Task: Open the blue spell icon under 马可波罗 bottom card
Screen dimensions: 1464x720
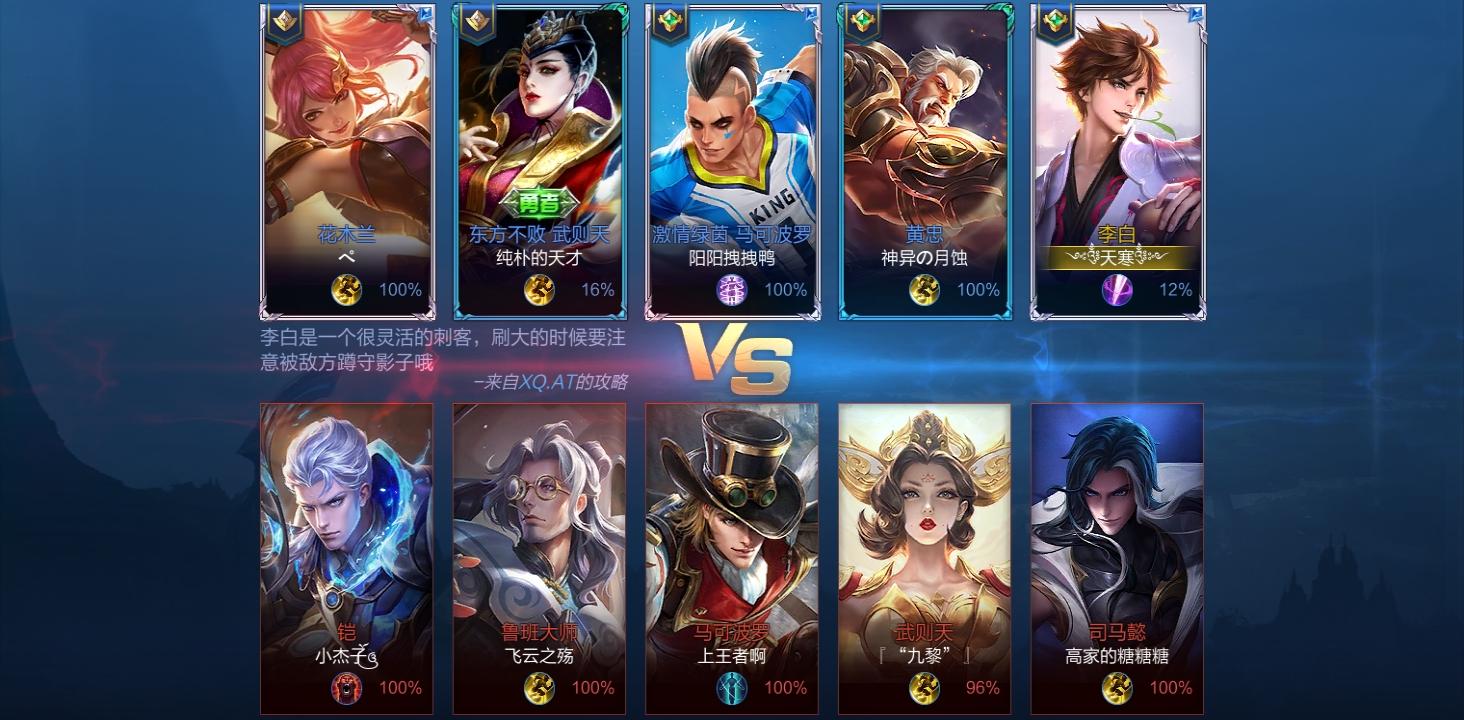Action: coord(730,687)
